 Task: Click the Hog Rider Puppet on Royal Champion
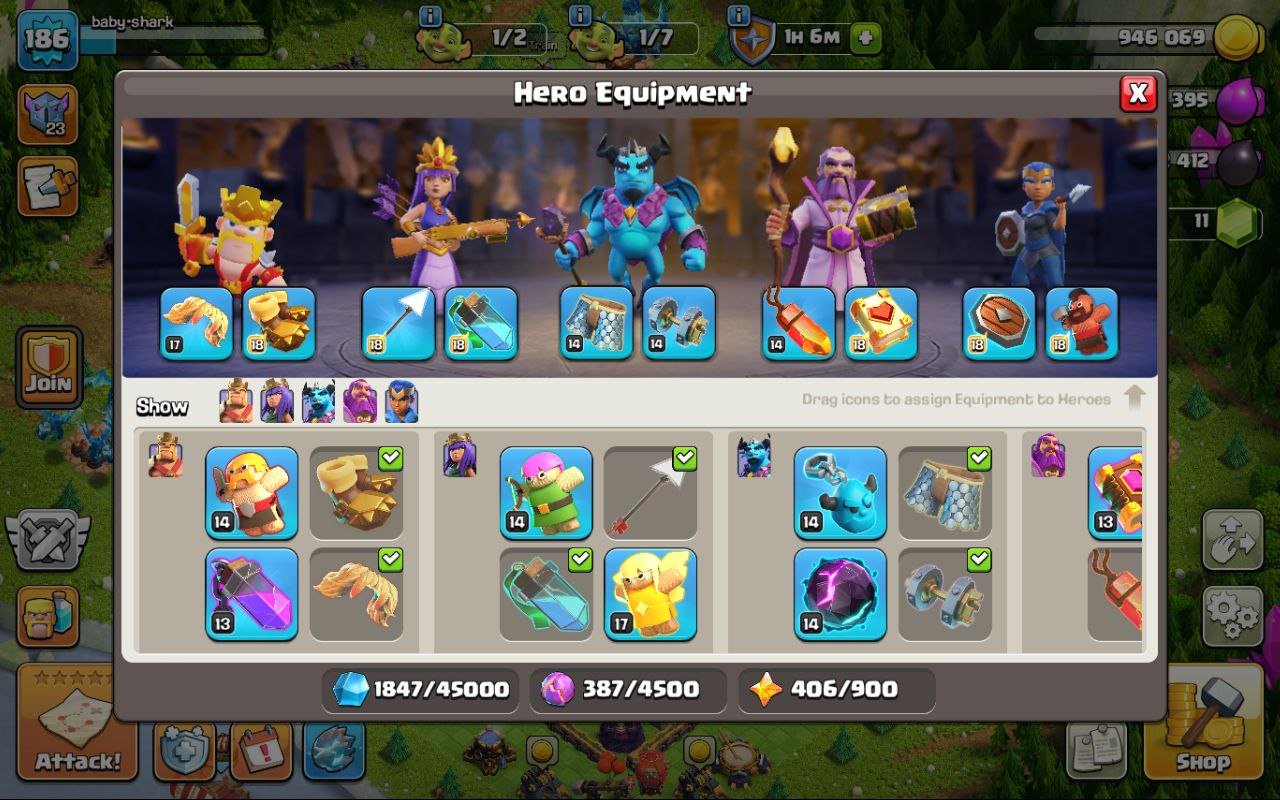[1082, 325]
